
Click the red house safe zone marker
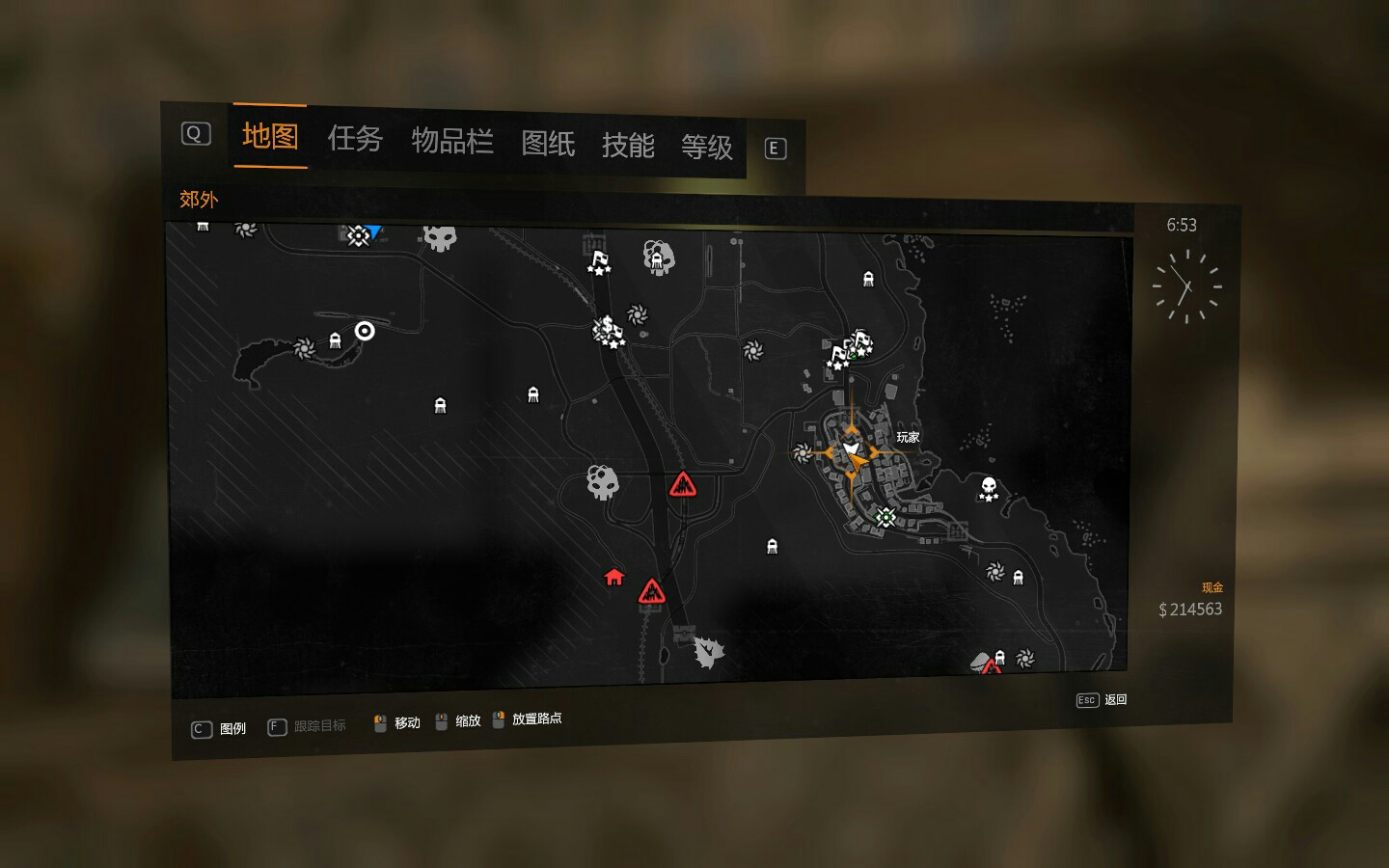(x=614, y=577)
